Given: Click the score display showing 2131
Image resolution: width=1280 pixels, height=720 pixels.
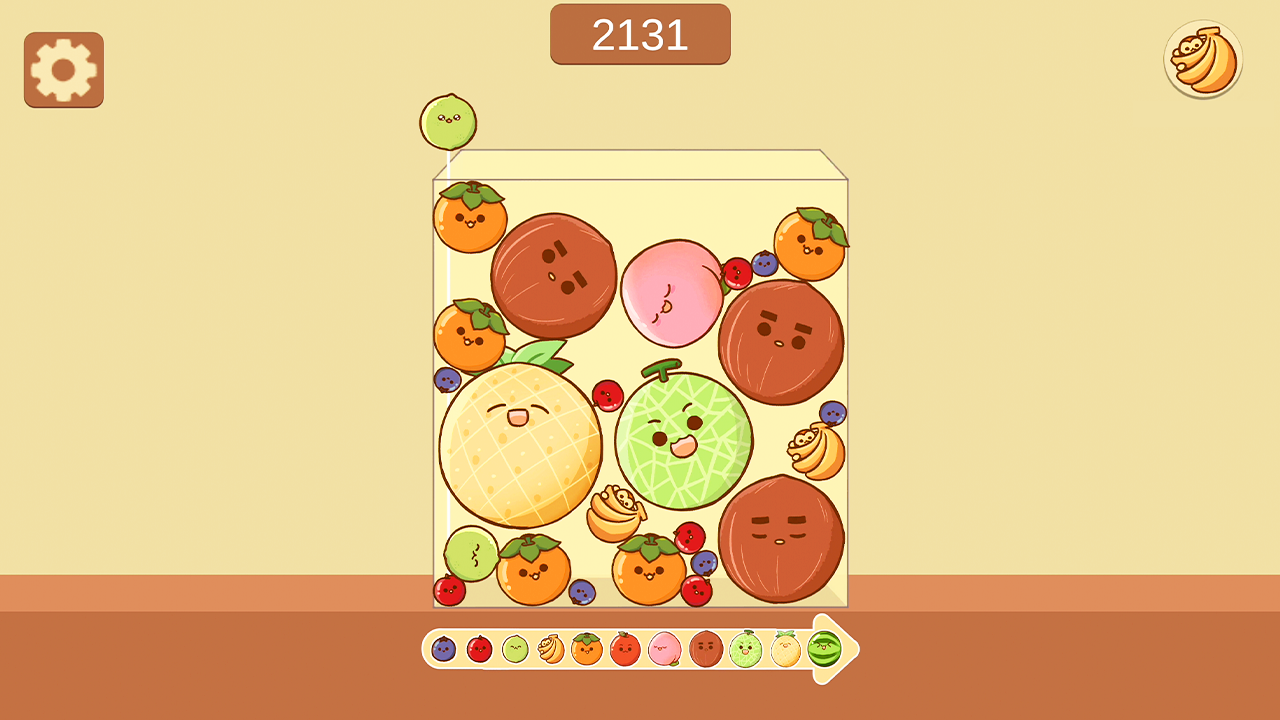Looking at the screenshot, I should (x=640, y=33).
